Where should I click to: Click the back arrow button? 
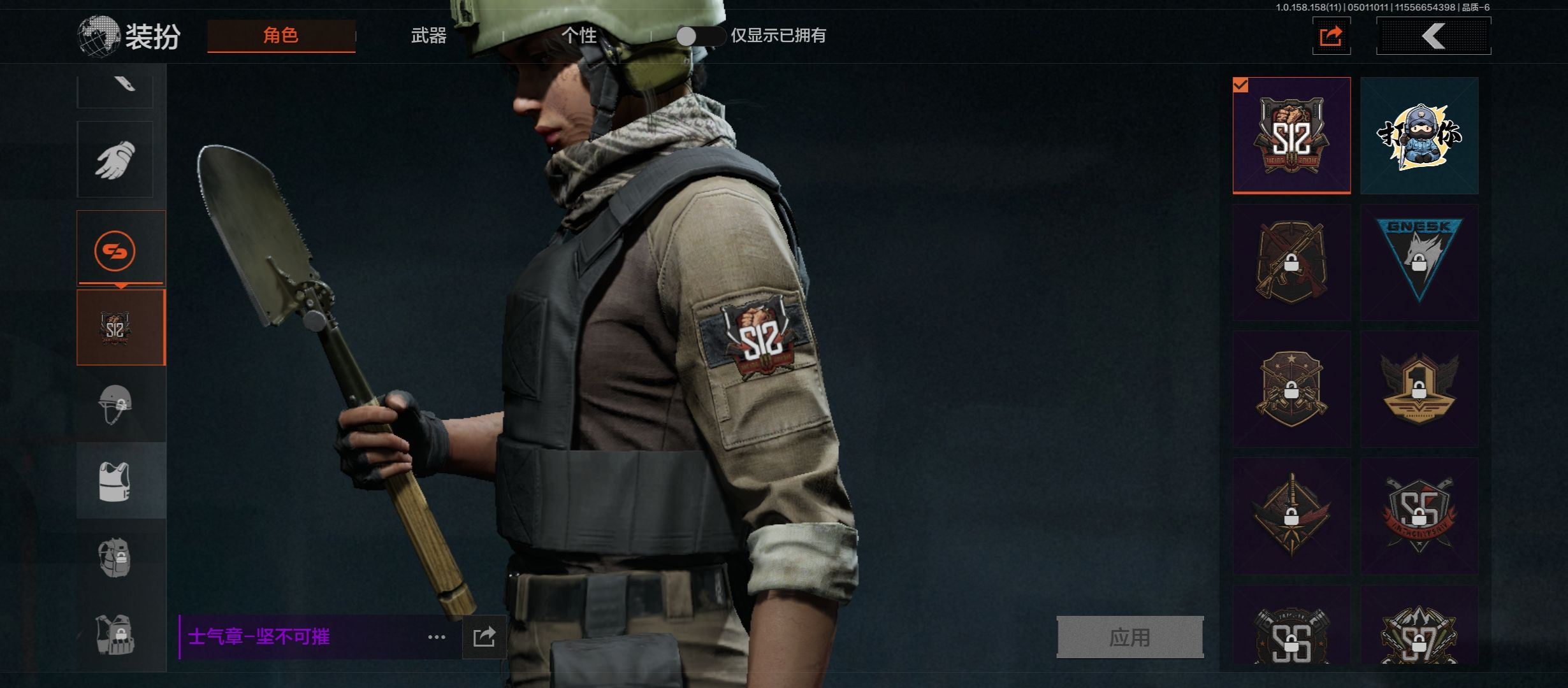[x=1434, y=36]
